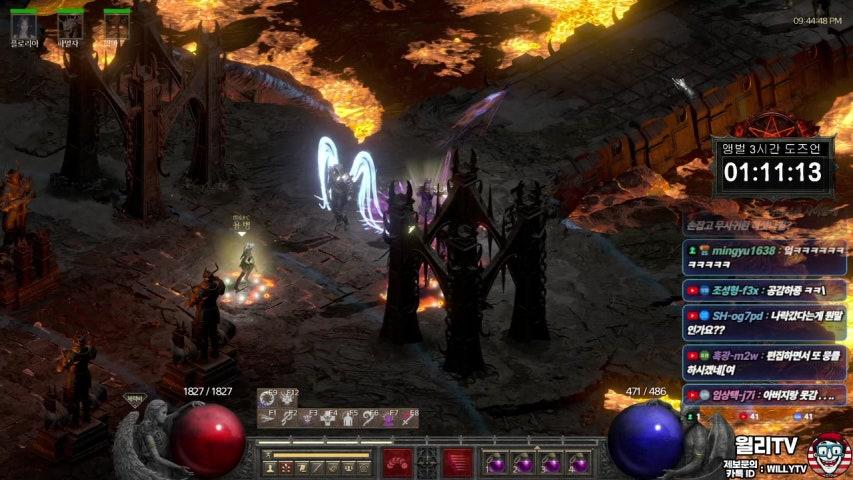Drink the purple potion in belt slot 2
Screen dimensions: 853x480
pos(523,463)
